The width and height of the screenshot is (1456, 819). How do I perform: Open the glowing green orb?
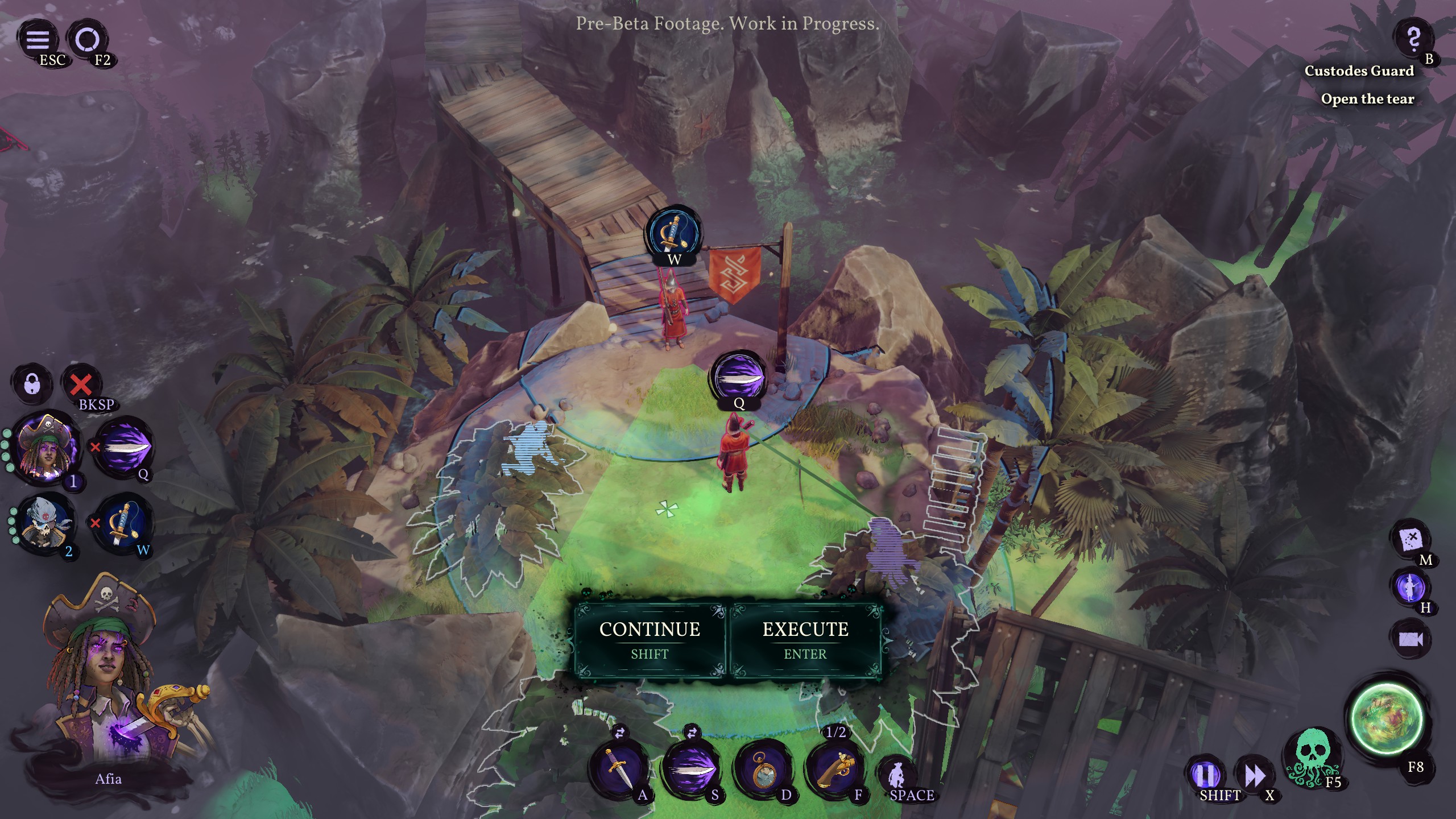[x=1387, y=719]
